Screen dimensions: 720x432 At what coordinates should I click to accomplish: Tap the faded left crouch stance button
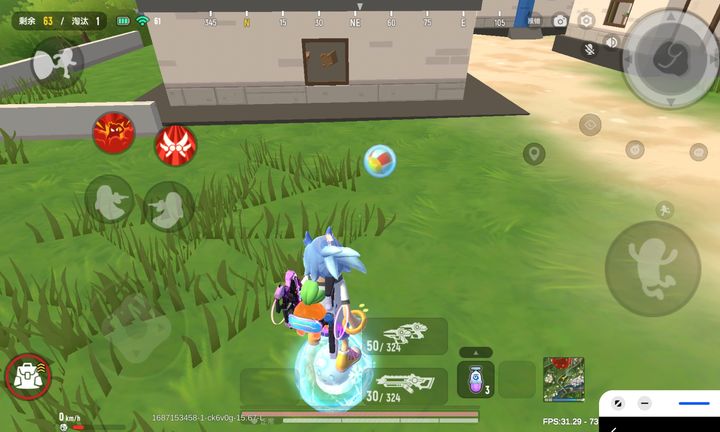click(x=108, y=201)
